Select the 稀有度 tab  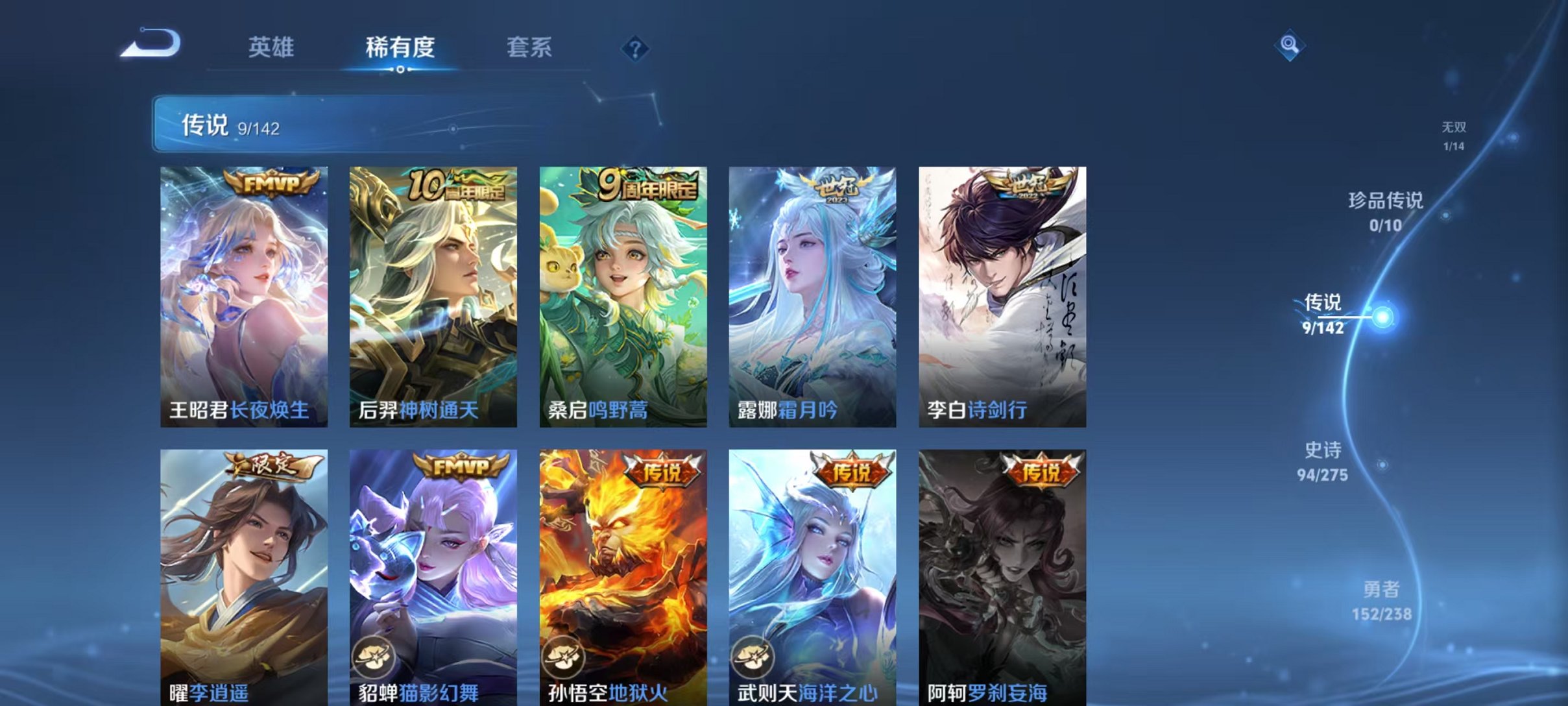pyautogui.click(x=400, y=48)
